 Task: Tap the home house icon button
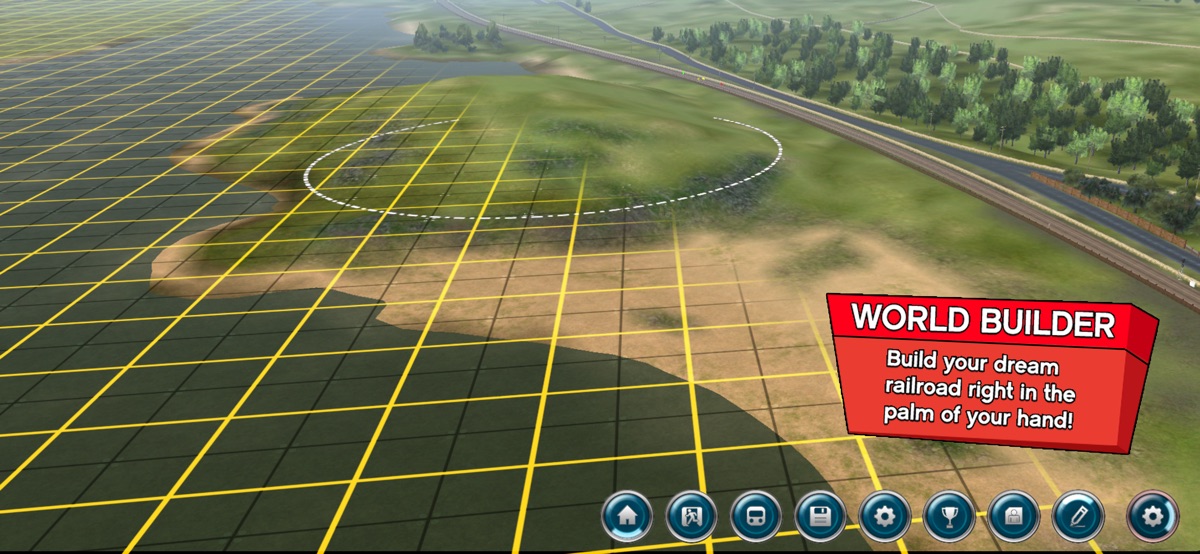(x=627, y=517)
